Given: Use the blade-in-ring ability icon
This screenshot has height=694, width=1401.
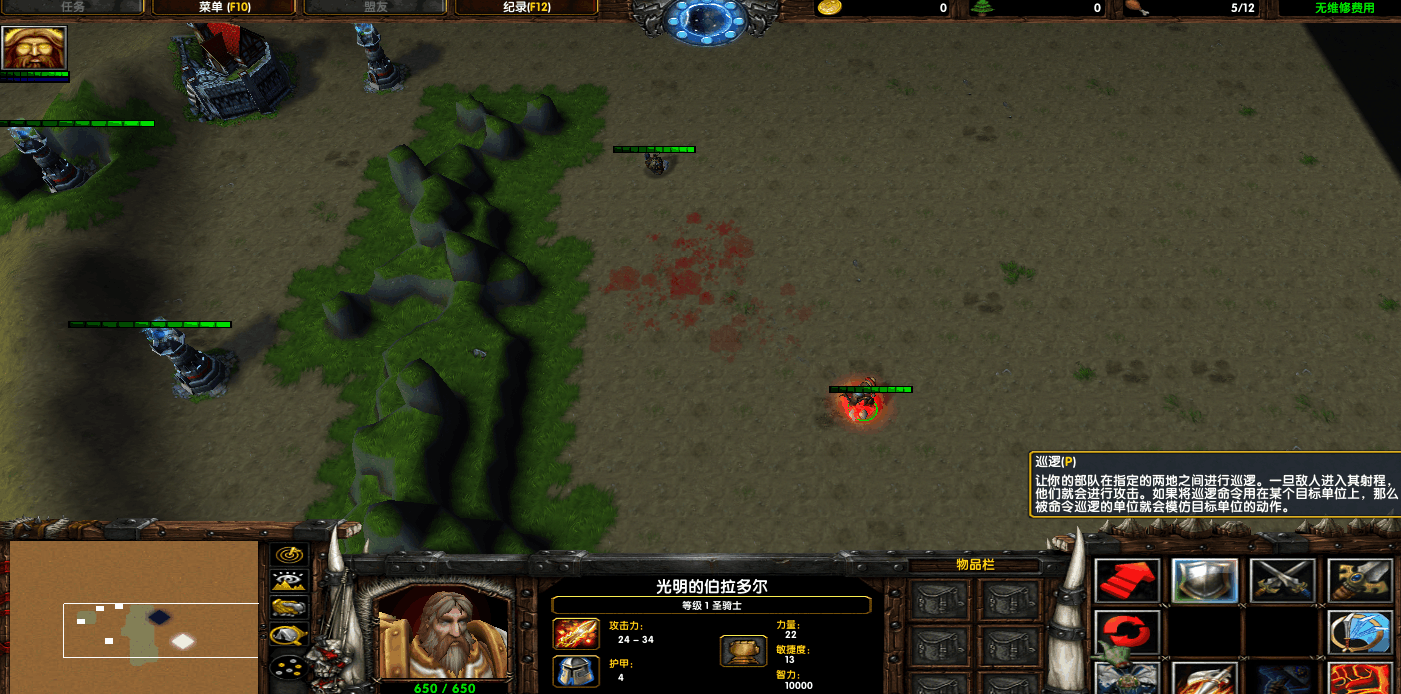Looking at the screenshot, I should tap(1361, 633).
